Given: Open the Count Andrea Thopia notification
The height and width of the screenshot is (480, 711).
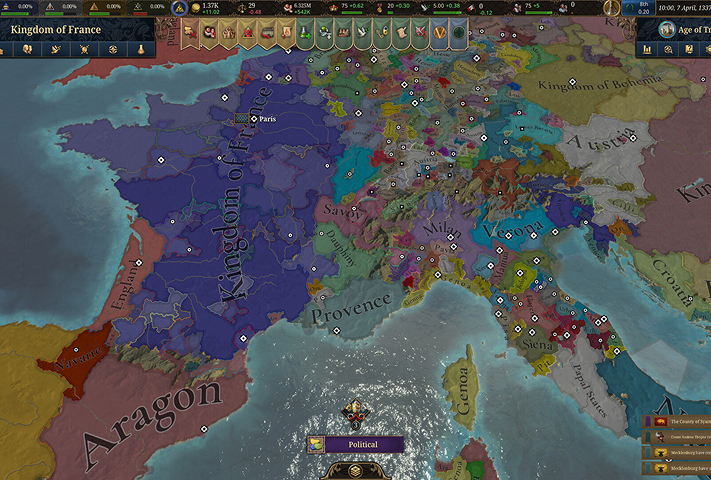Looking at the screenshot, I should (x=679, y=437).
